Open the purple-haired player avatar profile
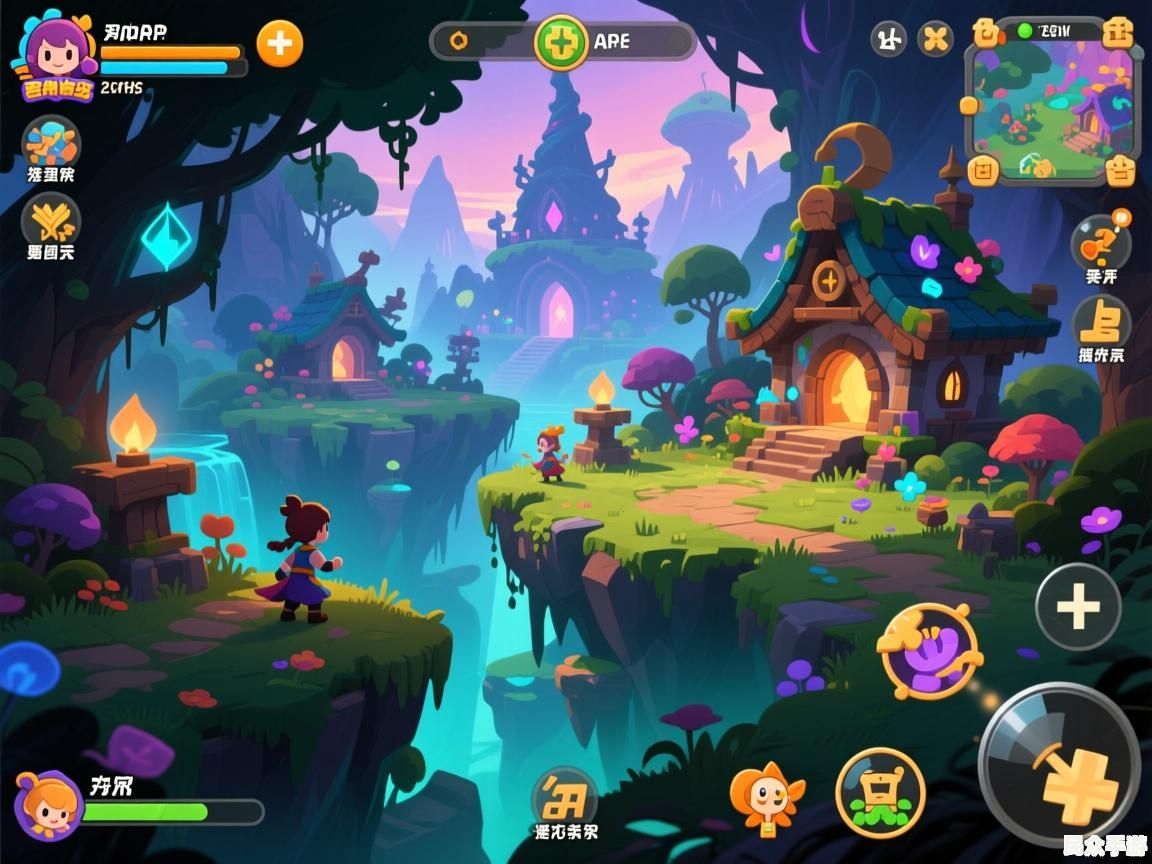This screenshot has height=864, width=1152. tap(55, 57)
